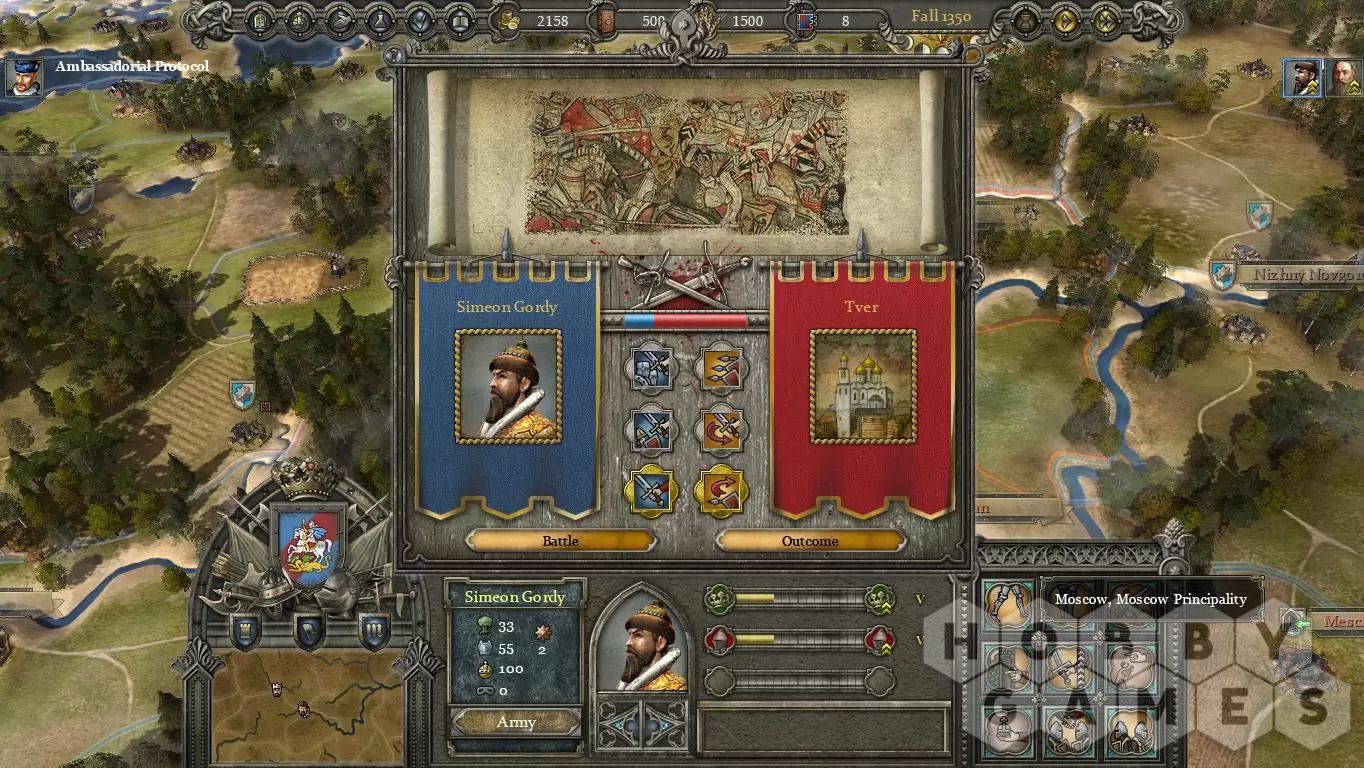Click the fast-forward double arrow speed button
The height and width of the screenshot is (768, 1364).
coord(1106,20)
